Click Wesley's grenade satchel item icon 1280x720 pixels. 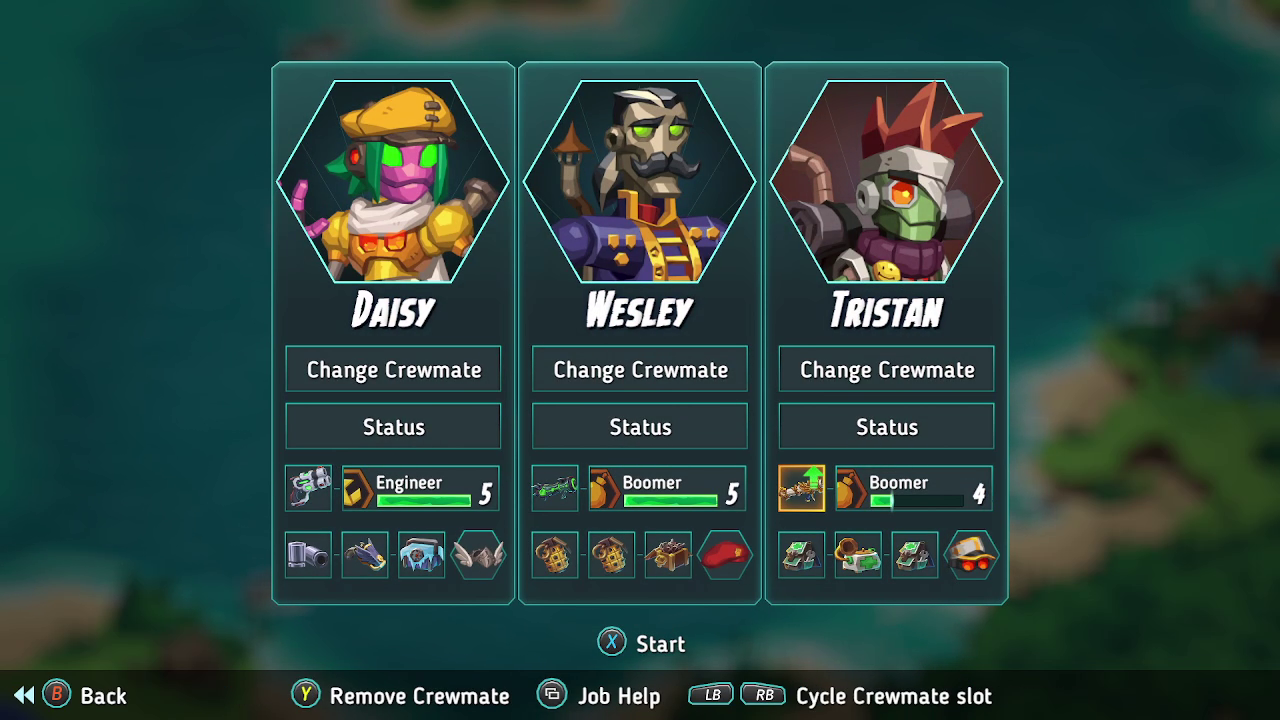[554, 555]
